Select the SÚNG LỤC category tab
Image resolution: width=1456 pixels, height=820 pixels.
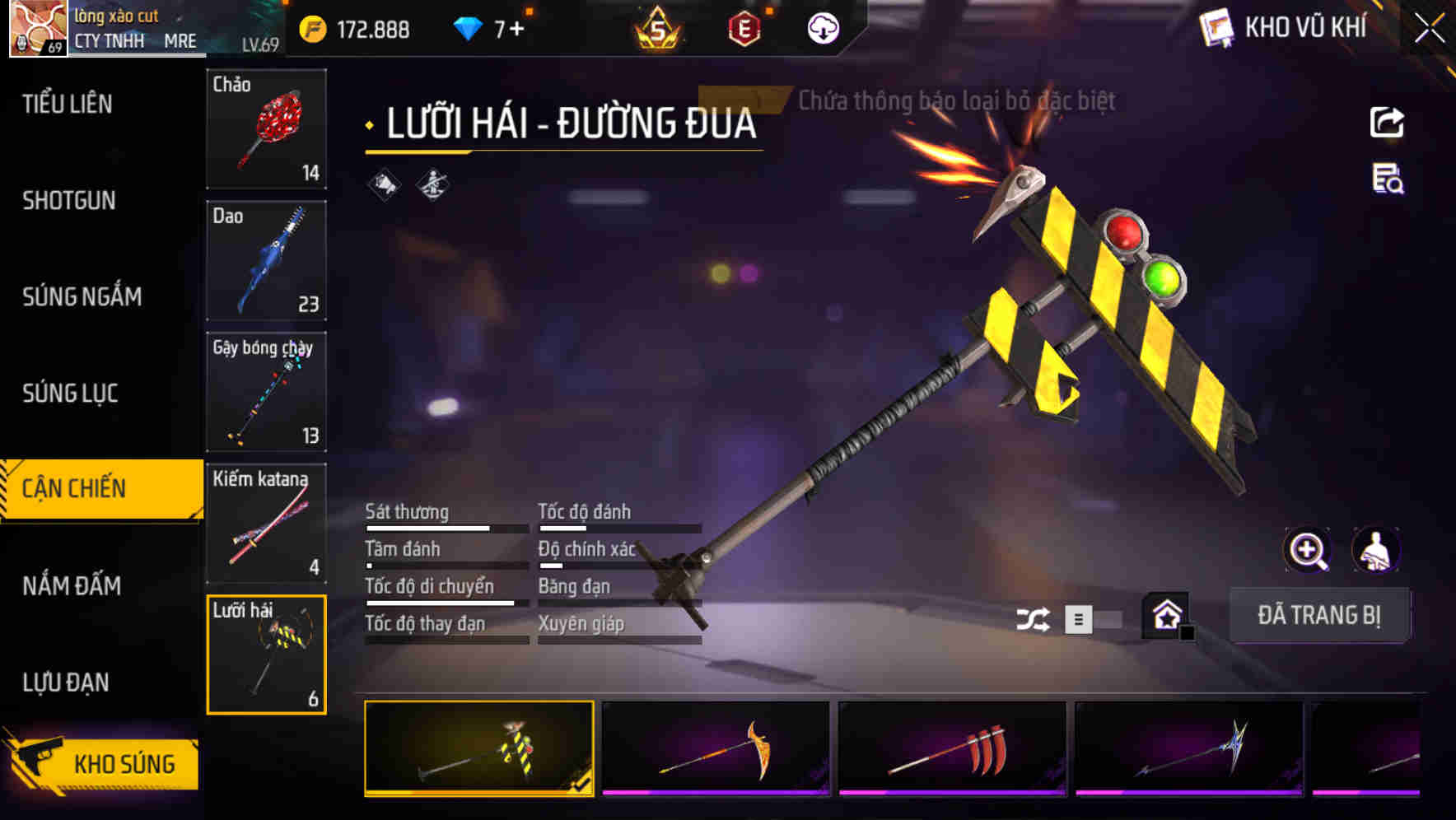68,394
